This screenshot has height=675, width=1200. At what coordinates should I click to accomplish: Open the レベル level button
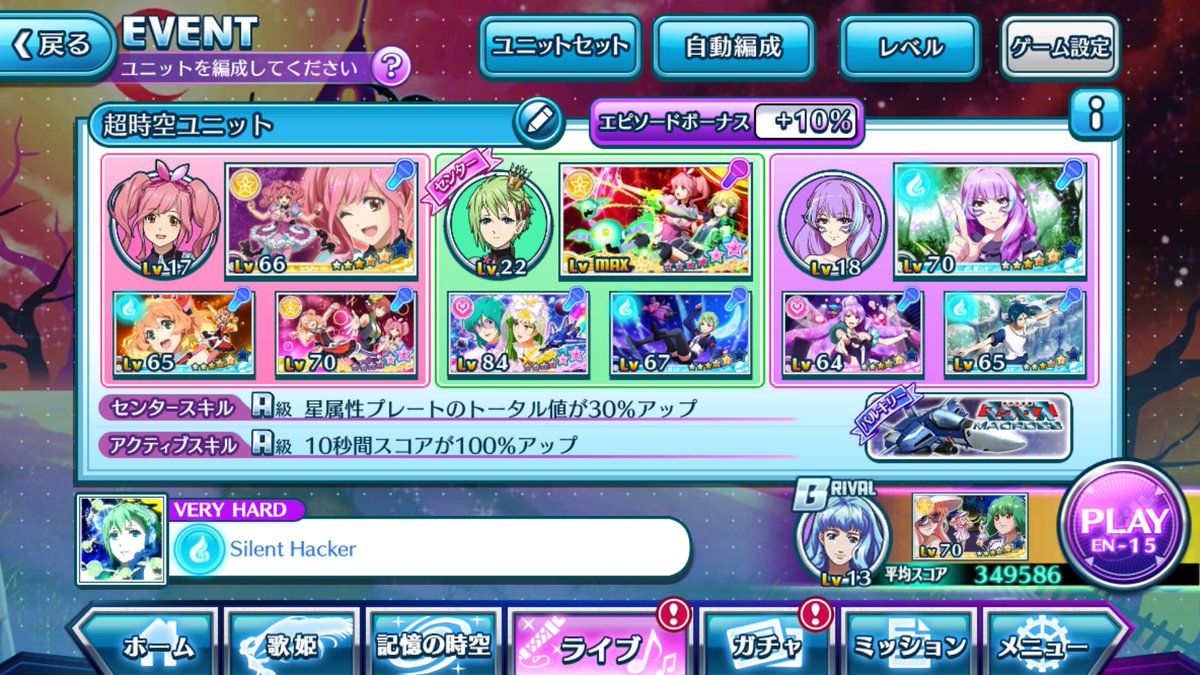[x=909, y=46]
